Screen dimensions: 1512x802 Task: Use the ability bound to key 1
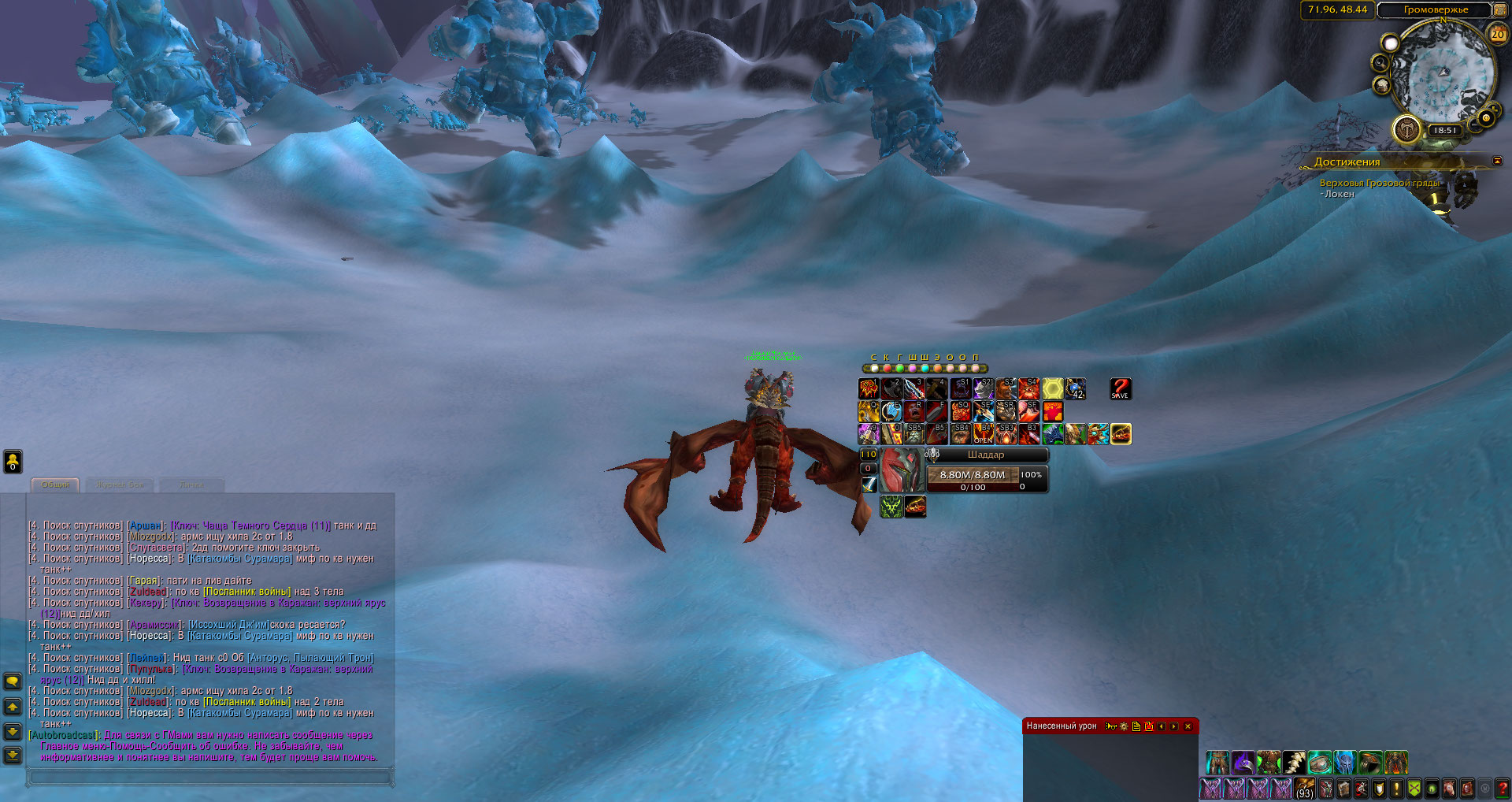pyautogui.click(x=869, y=388)
